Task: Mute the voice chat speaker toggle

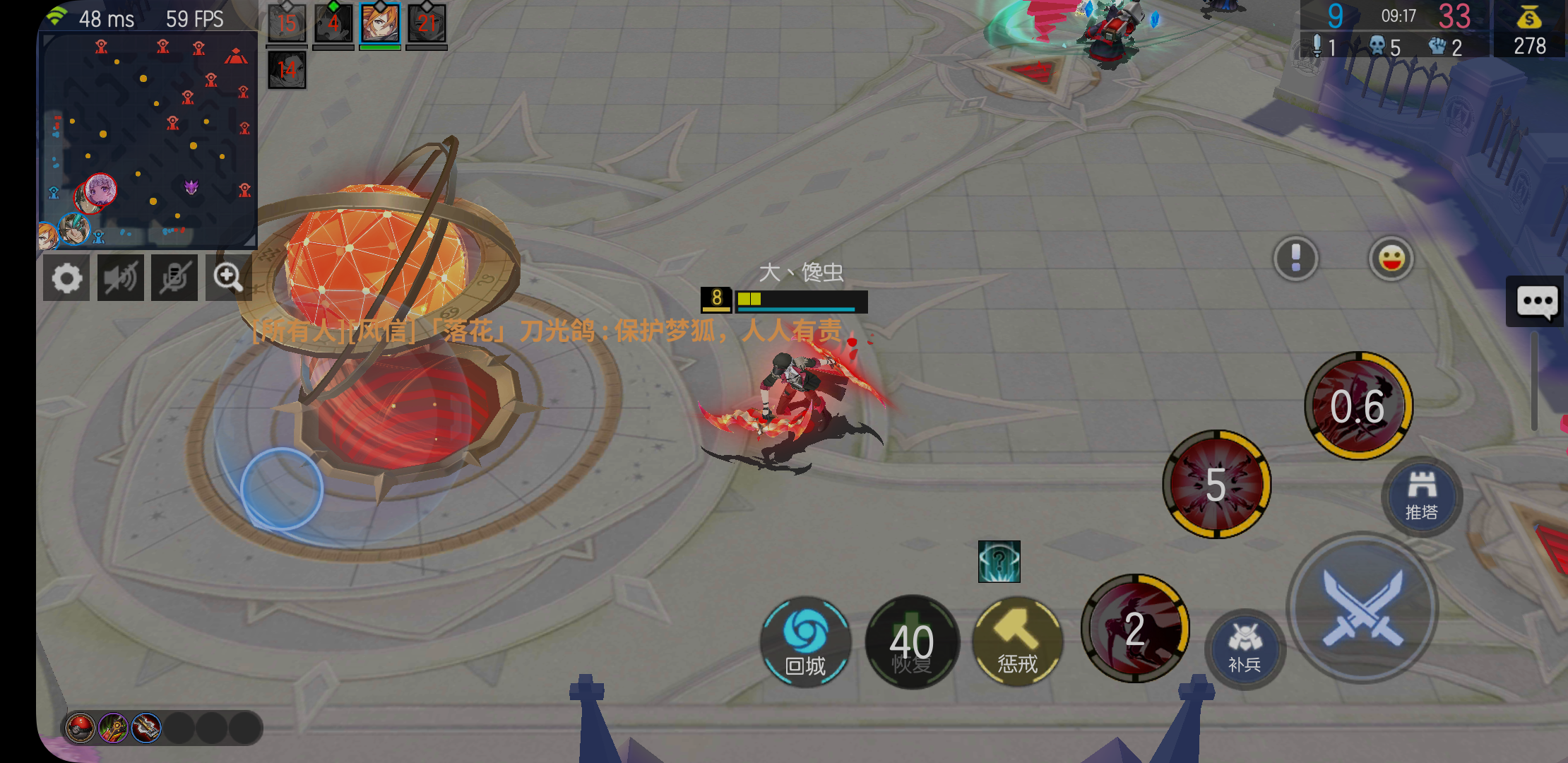Action: (x=120, y=277)
